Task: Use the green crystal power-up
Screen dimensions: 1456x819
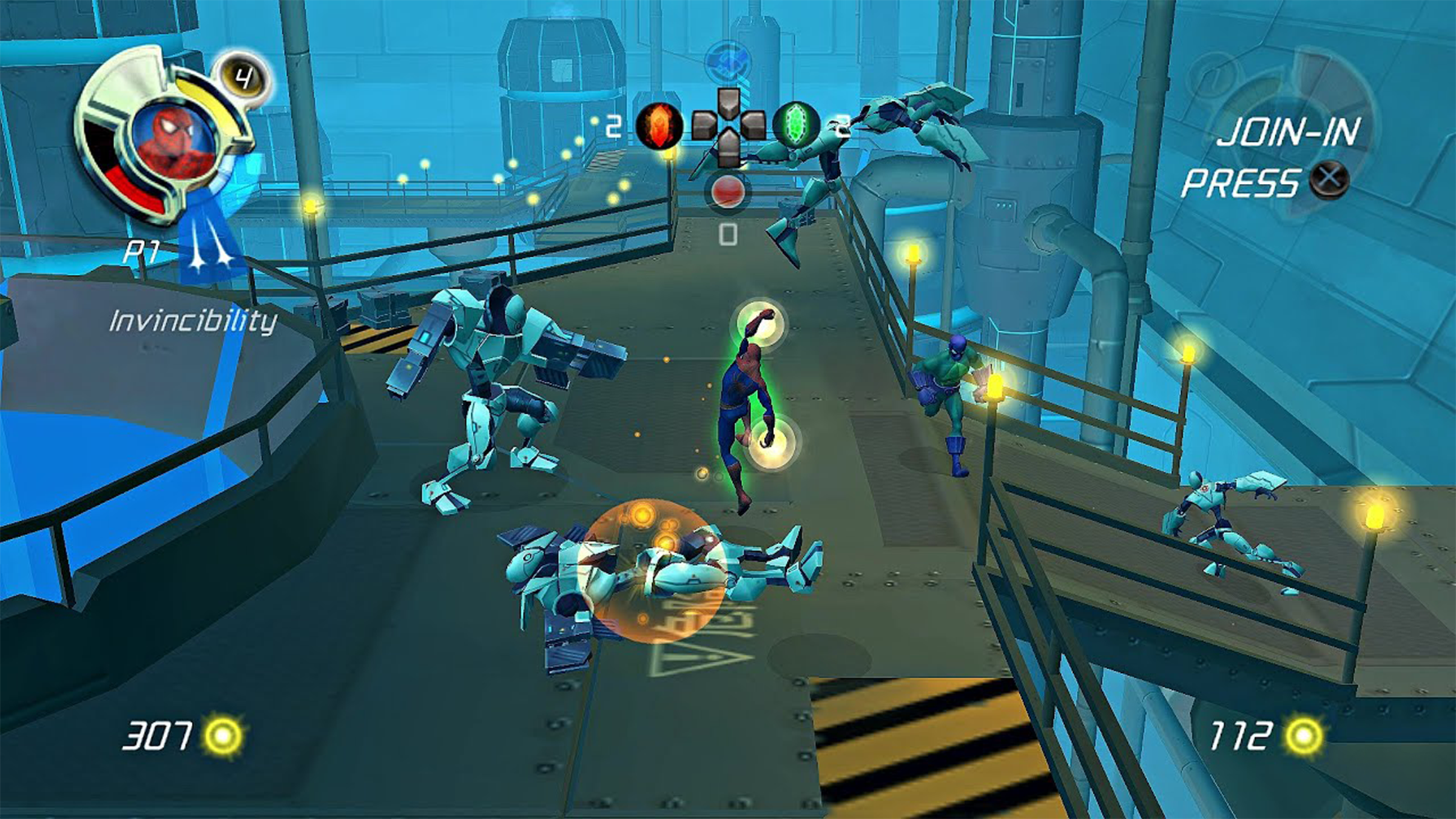Action: [796, 125]
